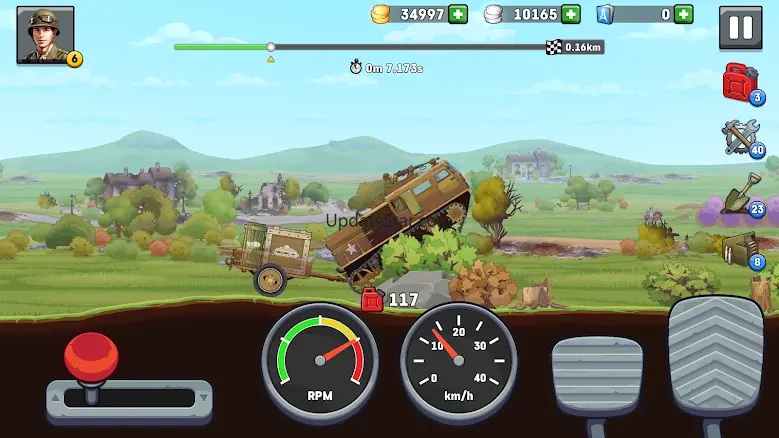Pause the game
The width and height of the screenshot is (779, 438).
pos(741,28)
